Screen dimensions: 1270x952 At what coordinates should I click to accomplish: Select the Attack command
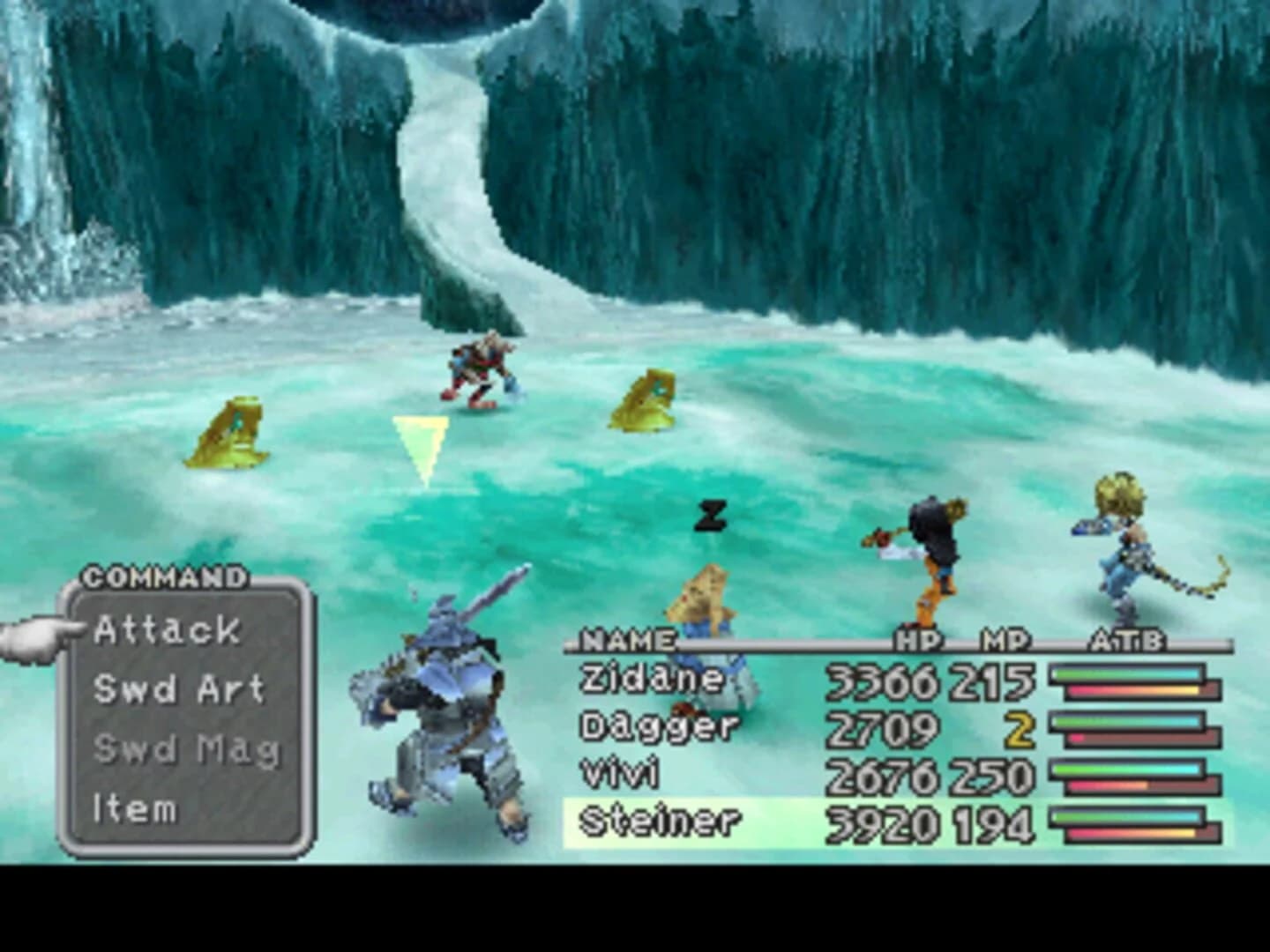(168, 630)
